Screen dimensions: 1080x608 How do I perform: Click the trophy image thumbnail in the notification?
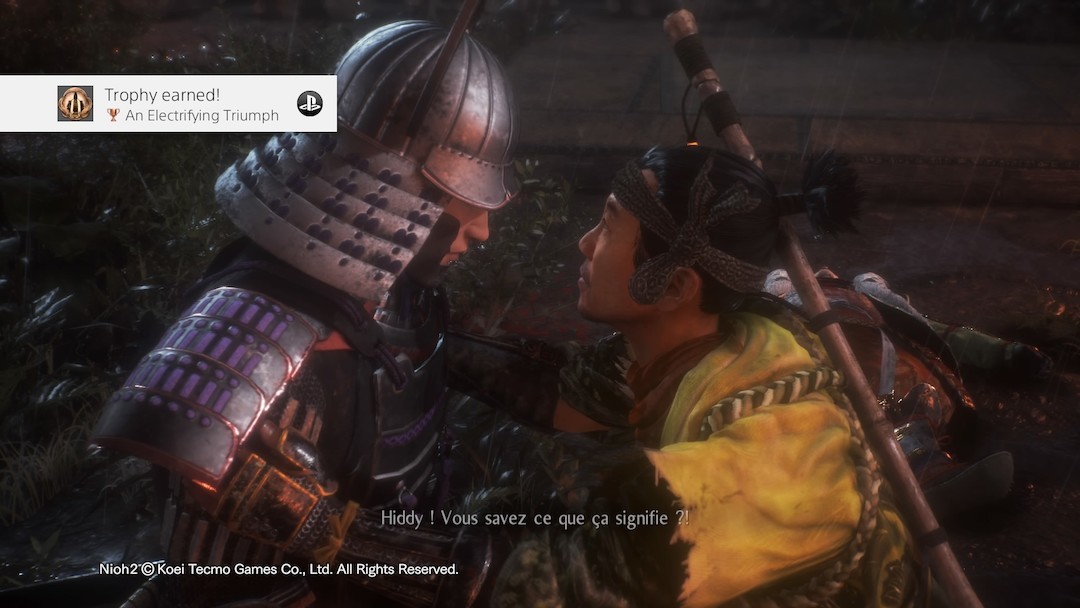pyautogui.click(x=75, y=104)
